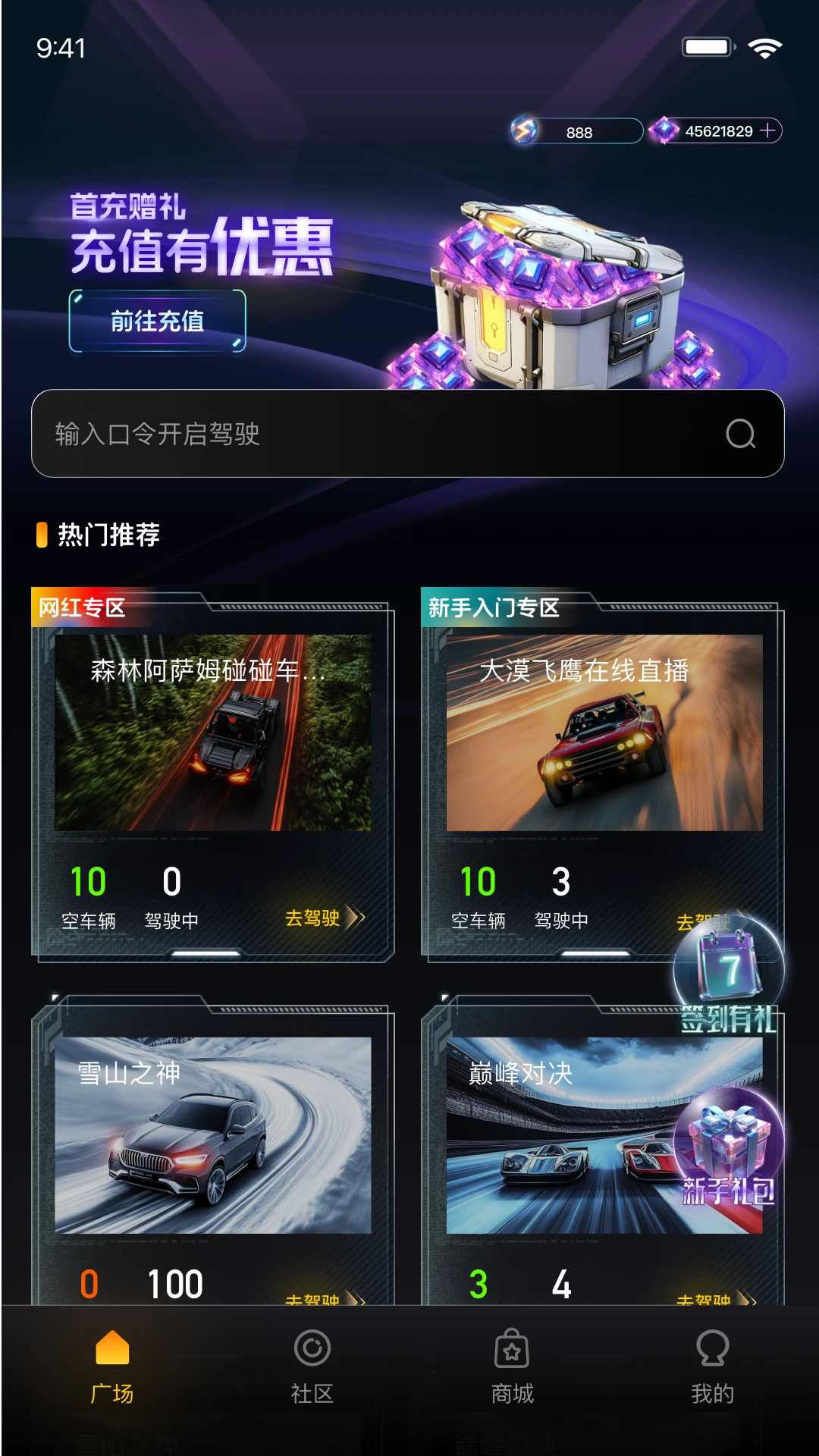The height and width of the screenshot is (1456, 819).
Task: Open the 签到有礼 calendar check-in icon
Action: [729, 974]
